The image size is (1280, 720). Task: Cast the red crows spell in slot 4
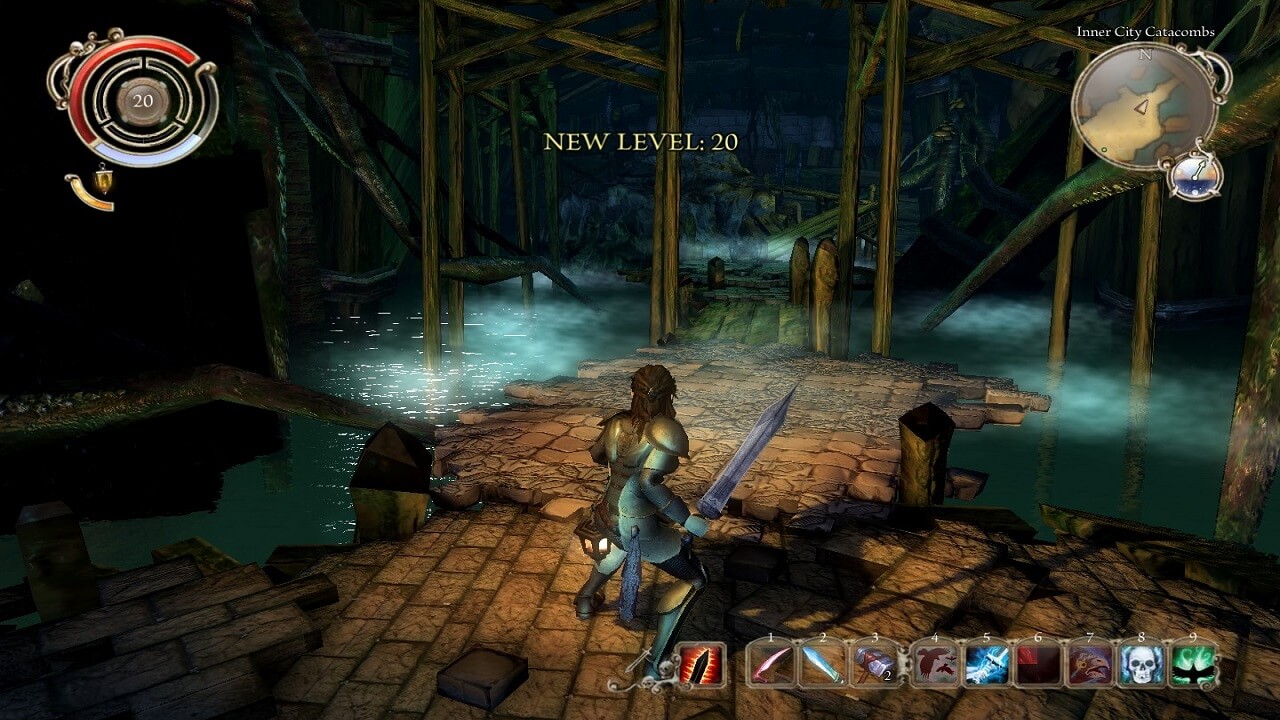(x=934, y=664)
